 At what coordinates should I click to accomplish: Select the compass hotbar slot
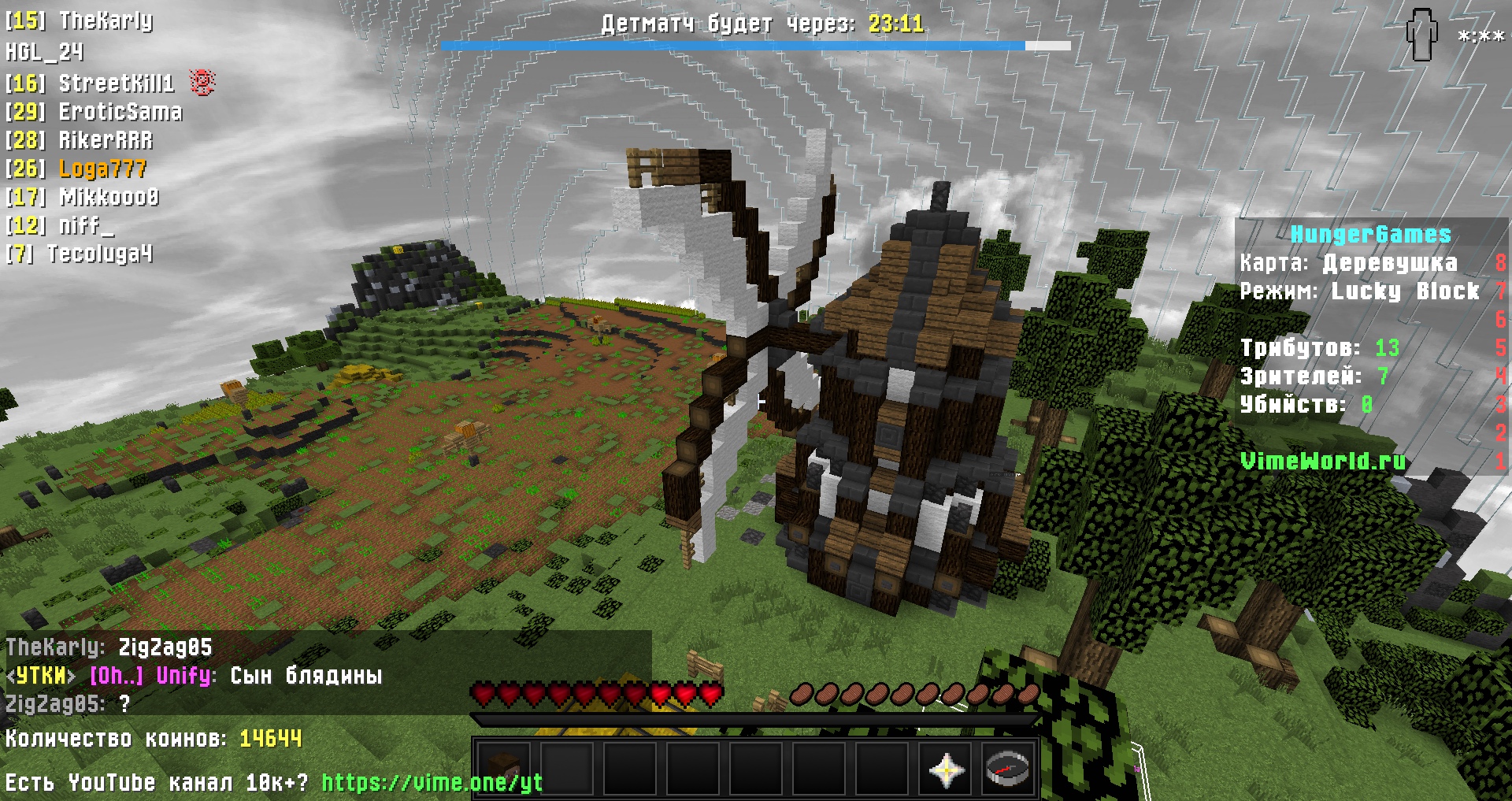[1008, 768]
